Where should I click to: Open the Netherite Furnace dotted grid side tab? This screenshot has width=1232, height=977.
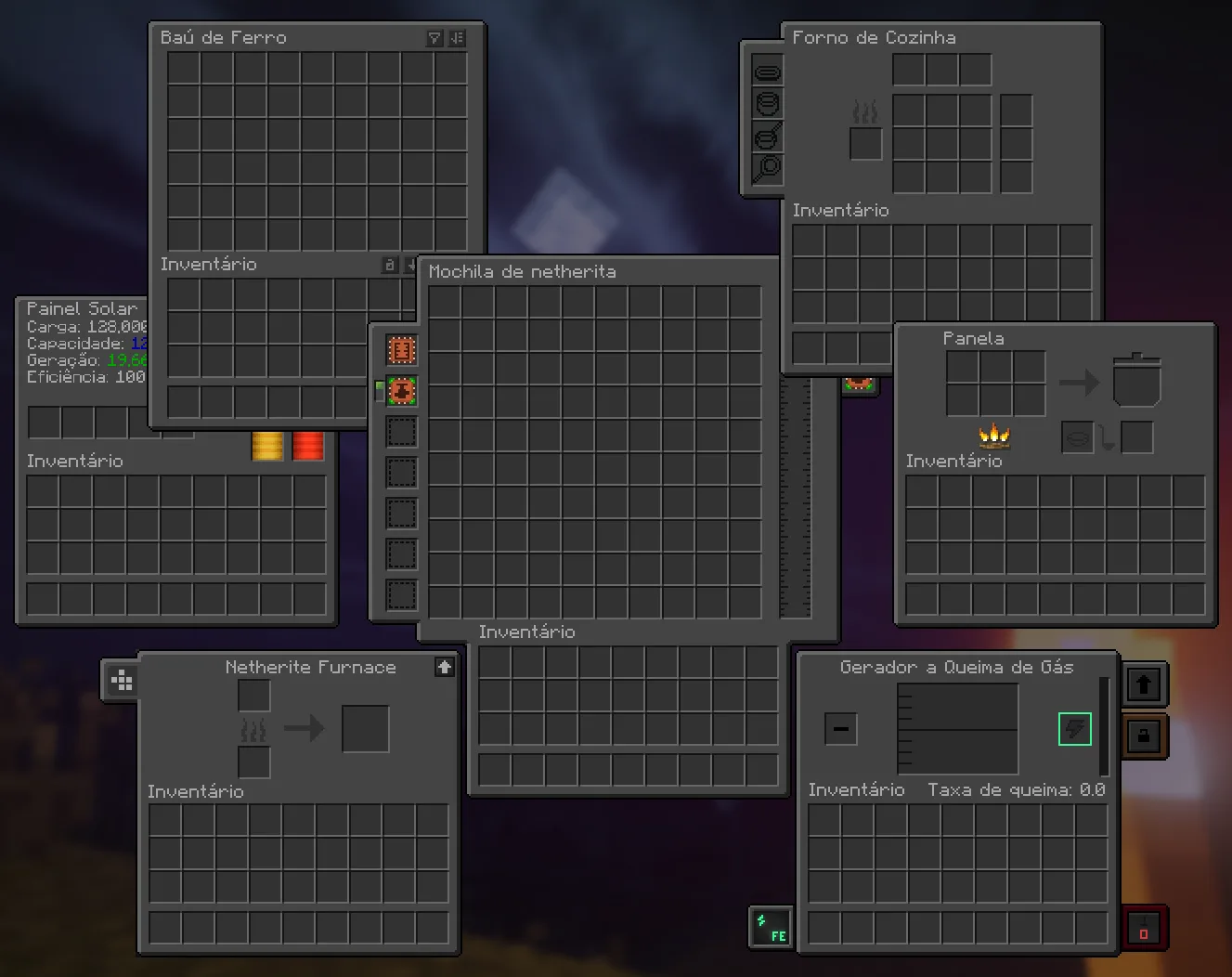[122, 681]
